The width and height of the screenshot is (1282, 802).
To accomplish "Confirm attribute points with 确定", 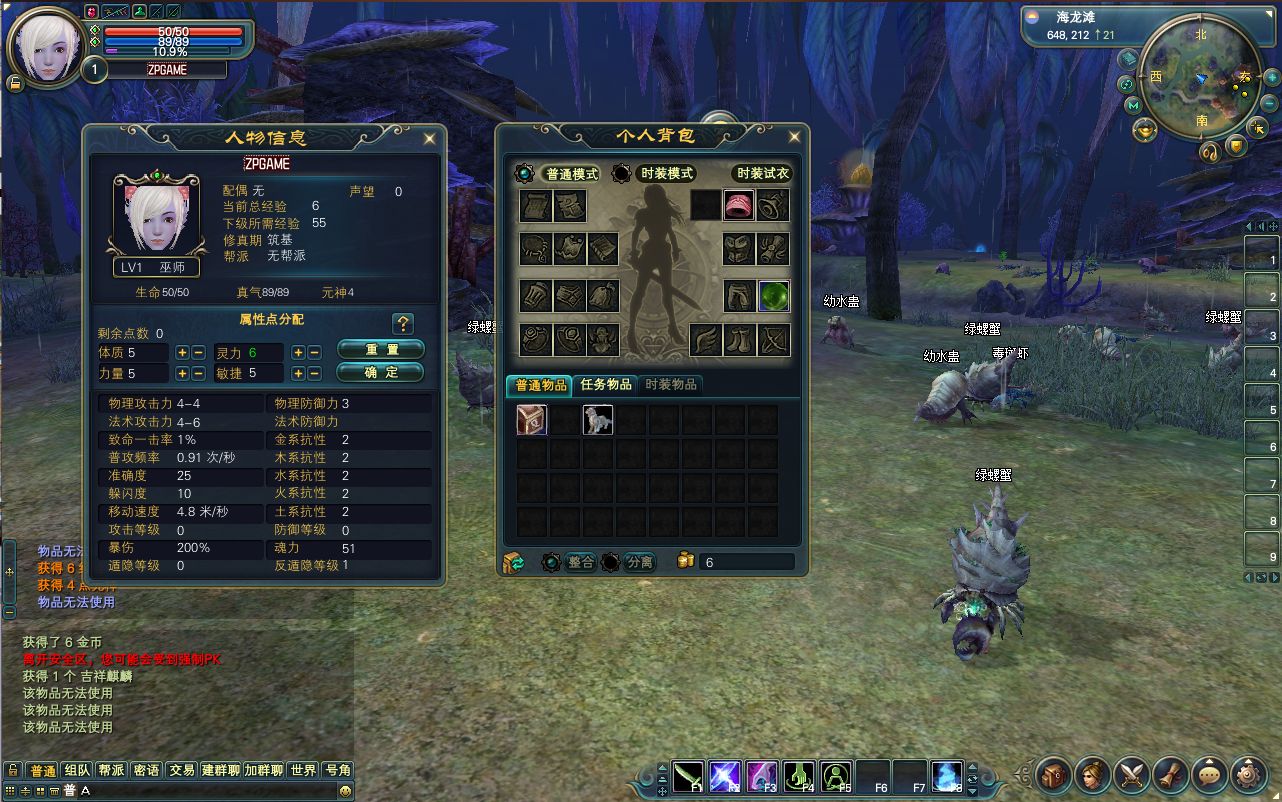I will (x=381, y=372).
